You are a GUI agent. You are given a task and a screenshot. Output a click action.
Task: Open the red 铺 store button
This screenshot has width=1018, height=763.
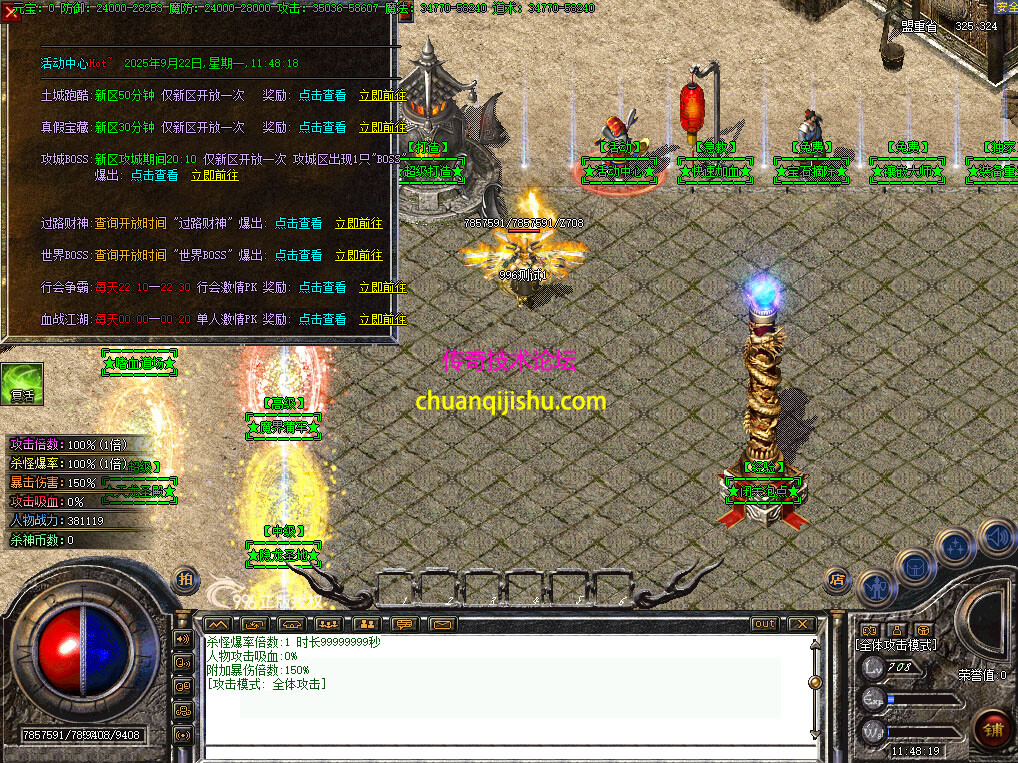pyautogui.click(x=992, y=727)
